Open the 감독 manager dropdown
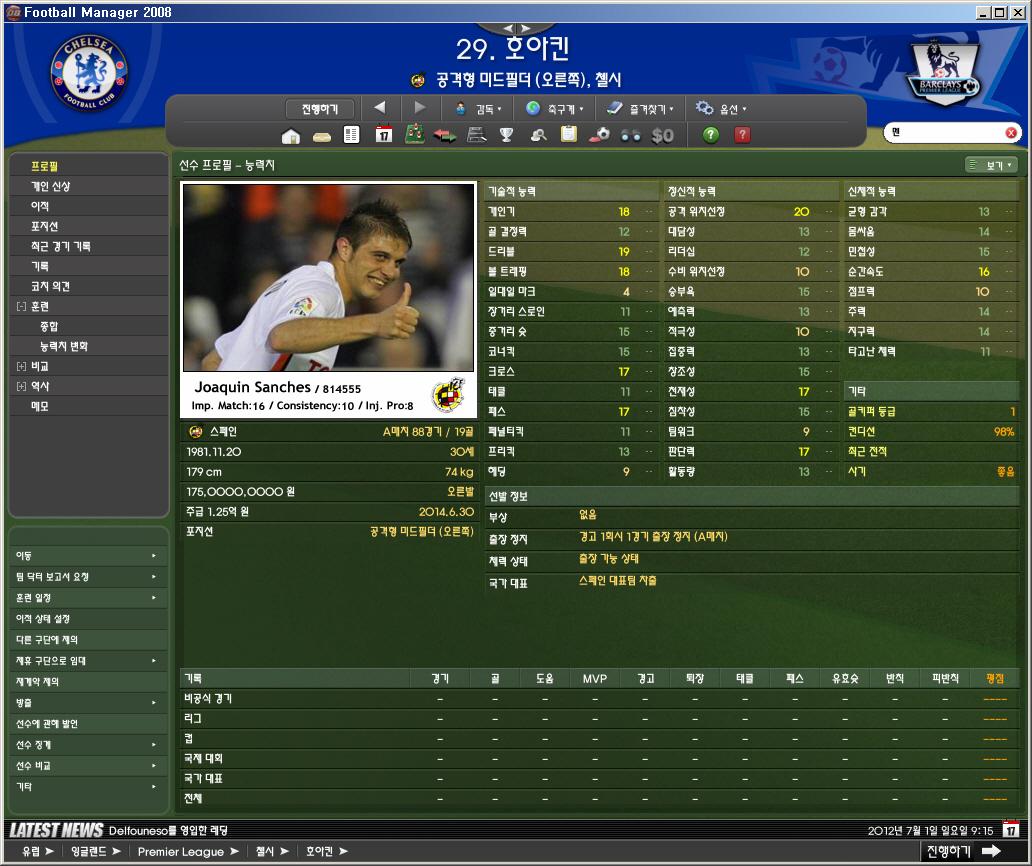This screenshot has height=866, width=1032. tap(478, 108)
